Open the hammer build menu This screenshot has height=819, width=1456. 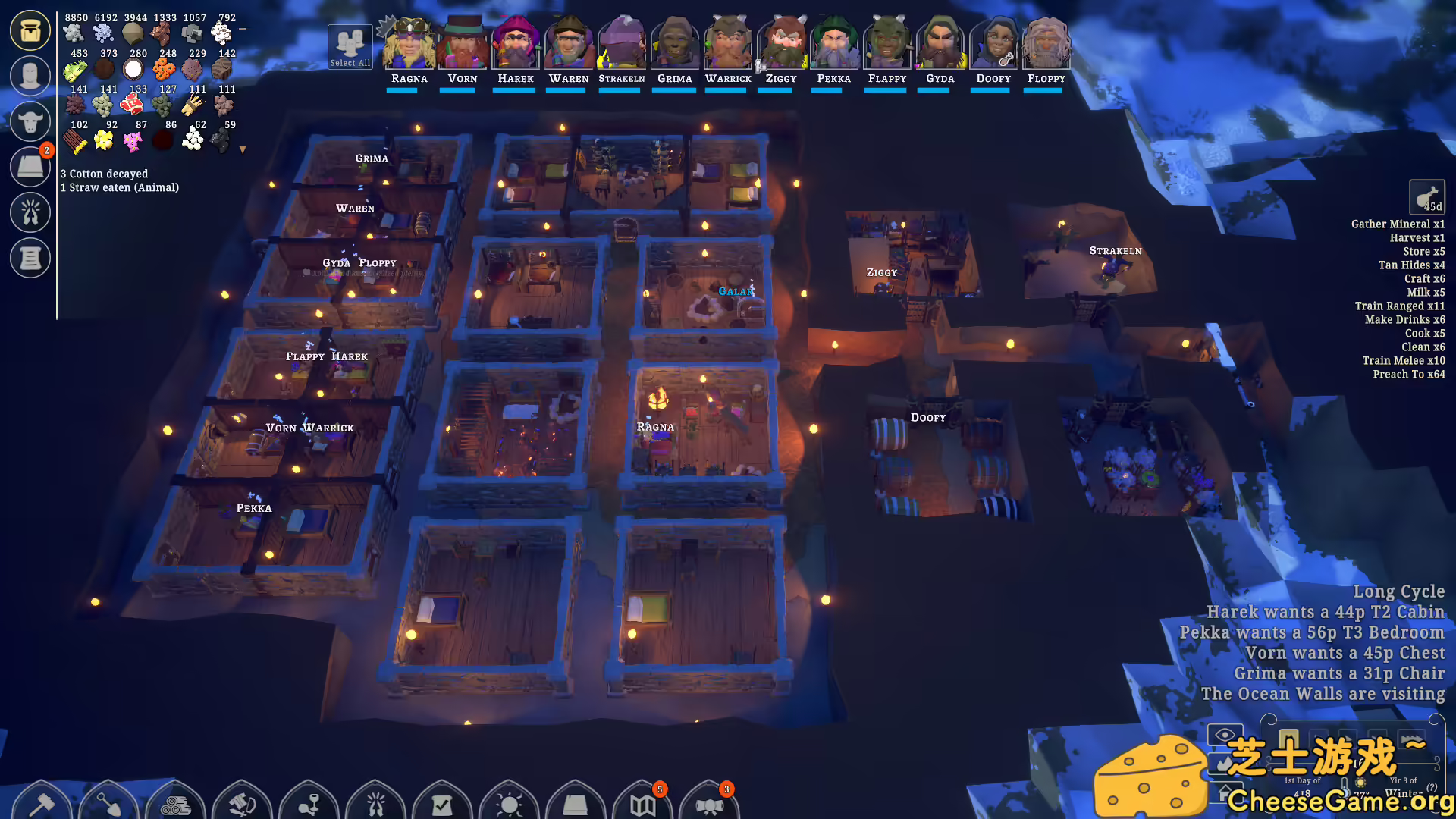click(41, 802)
